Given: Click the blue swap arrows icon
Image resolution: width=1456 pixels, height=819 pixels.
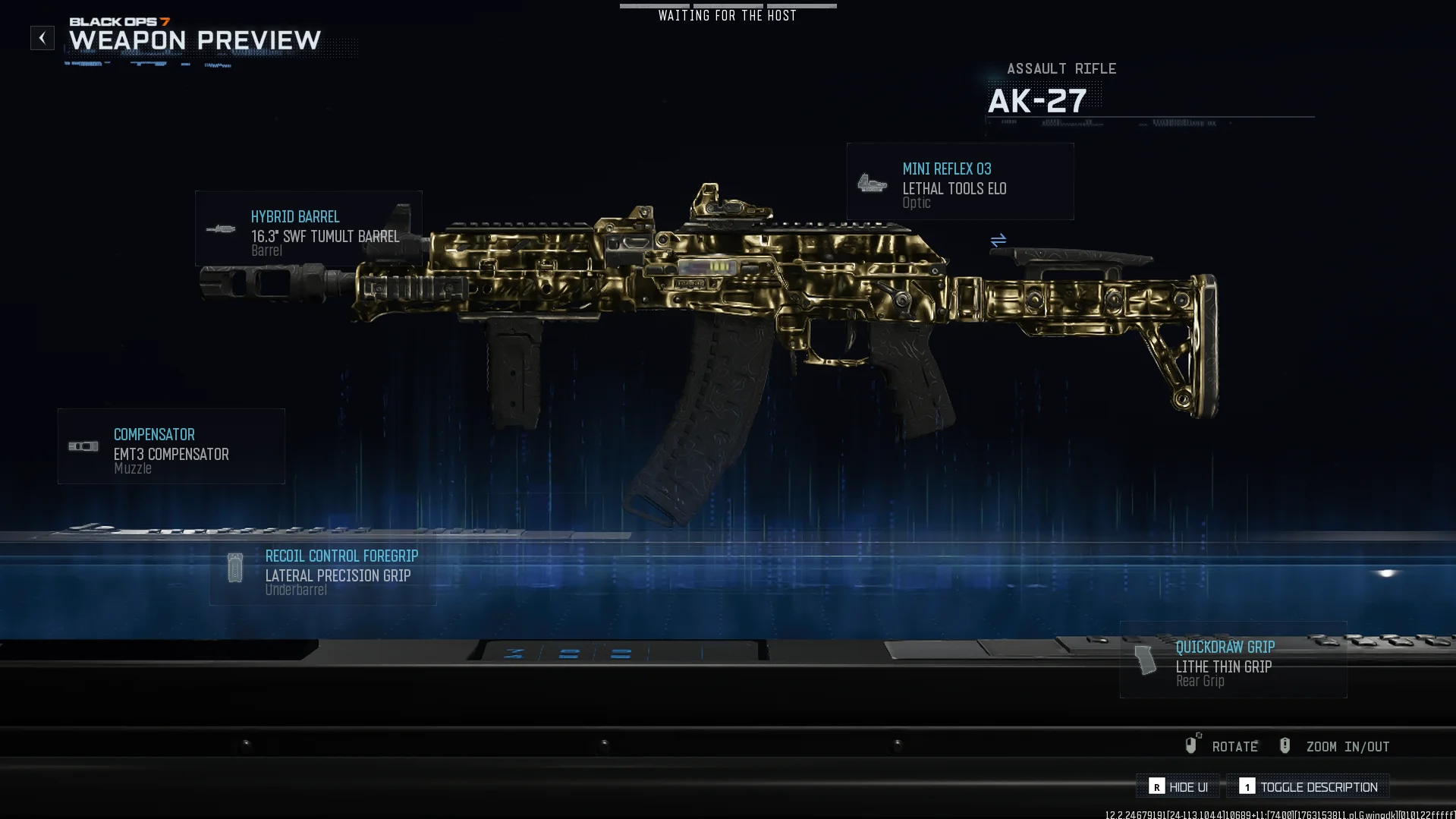Looking at the screenshot, I should tap(998, 241).
